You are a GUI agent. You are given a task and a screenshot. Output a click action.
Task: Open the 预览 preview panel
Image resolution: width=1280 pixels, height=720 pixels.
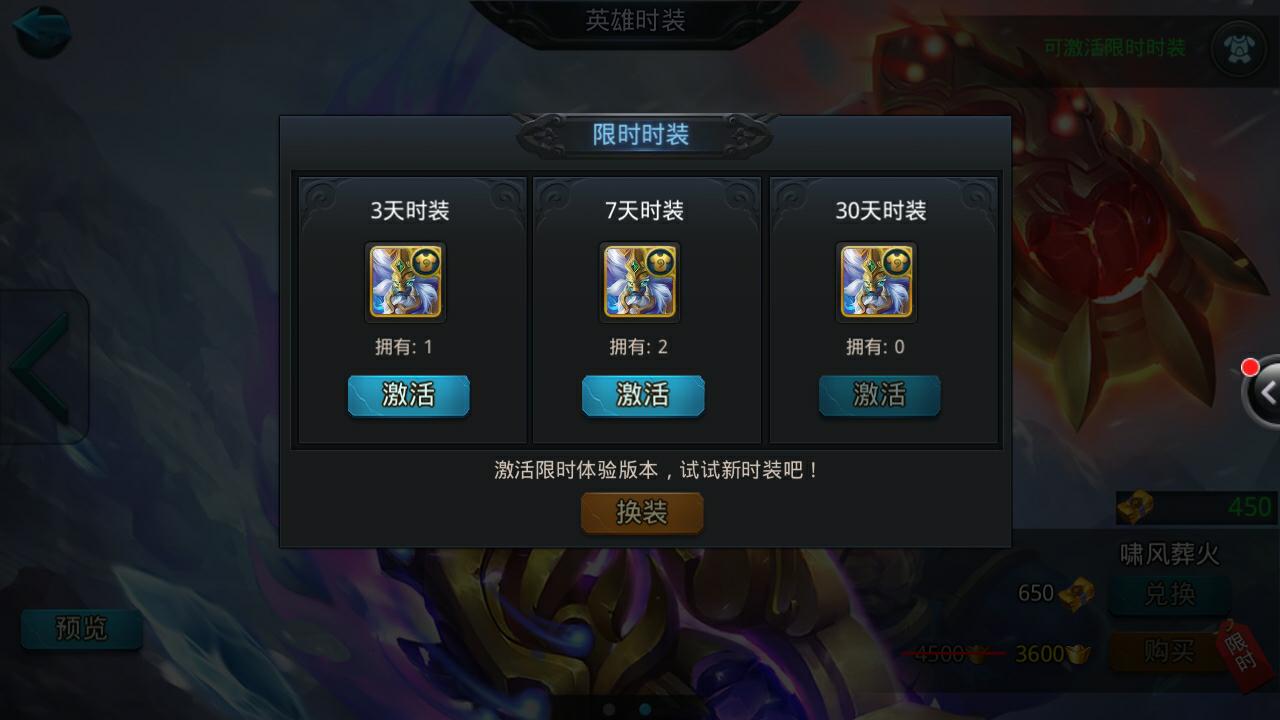(x=82, y=629)
